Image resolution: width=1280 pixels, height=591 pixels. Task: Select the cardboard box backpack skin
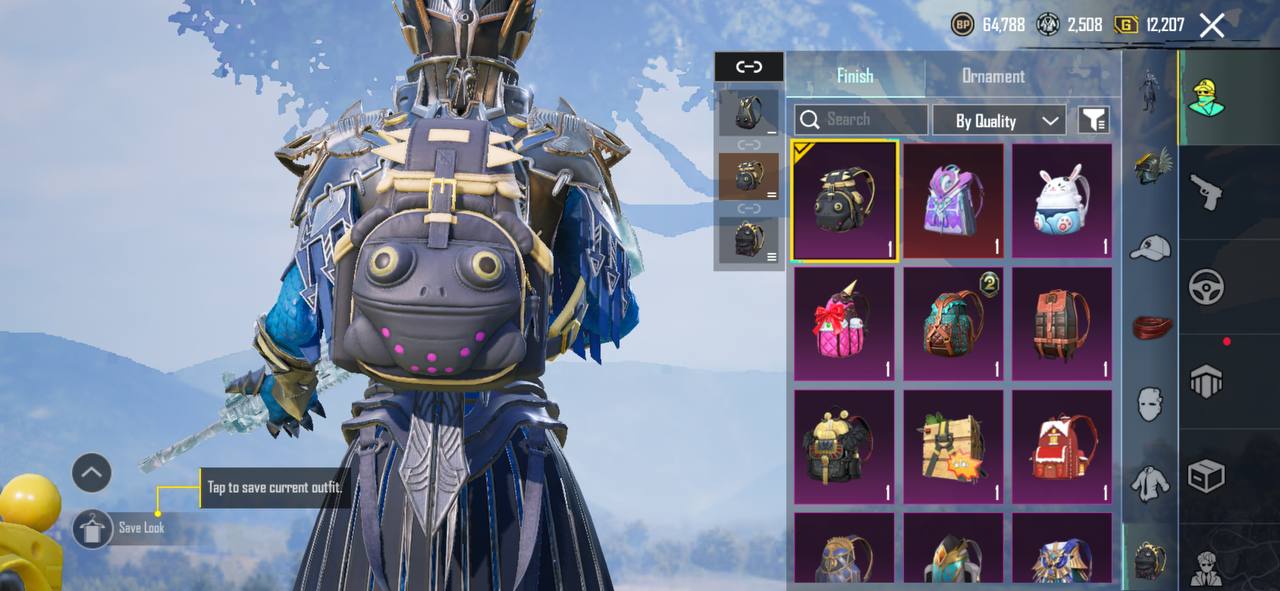coord(953,448)
